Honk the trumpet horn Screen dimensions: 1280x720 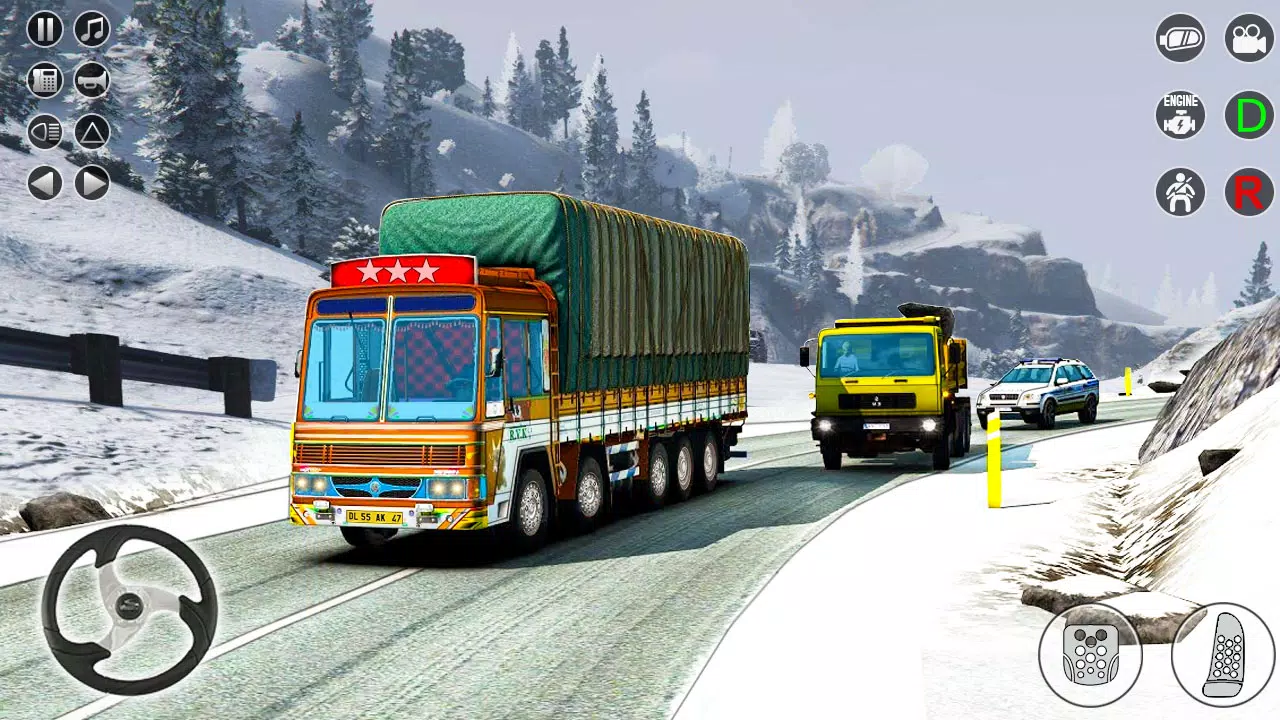91,80
